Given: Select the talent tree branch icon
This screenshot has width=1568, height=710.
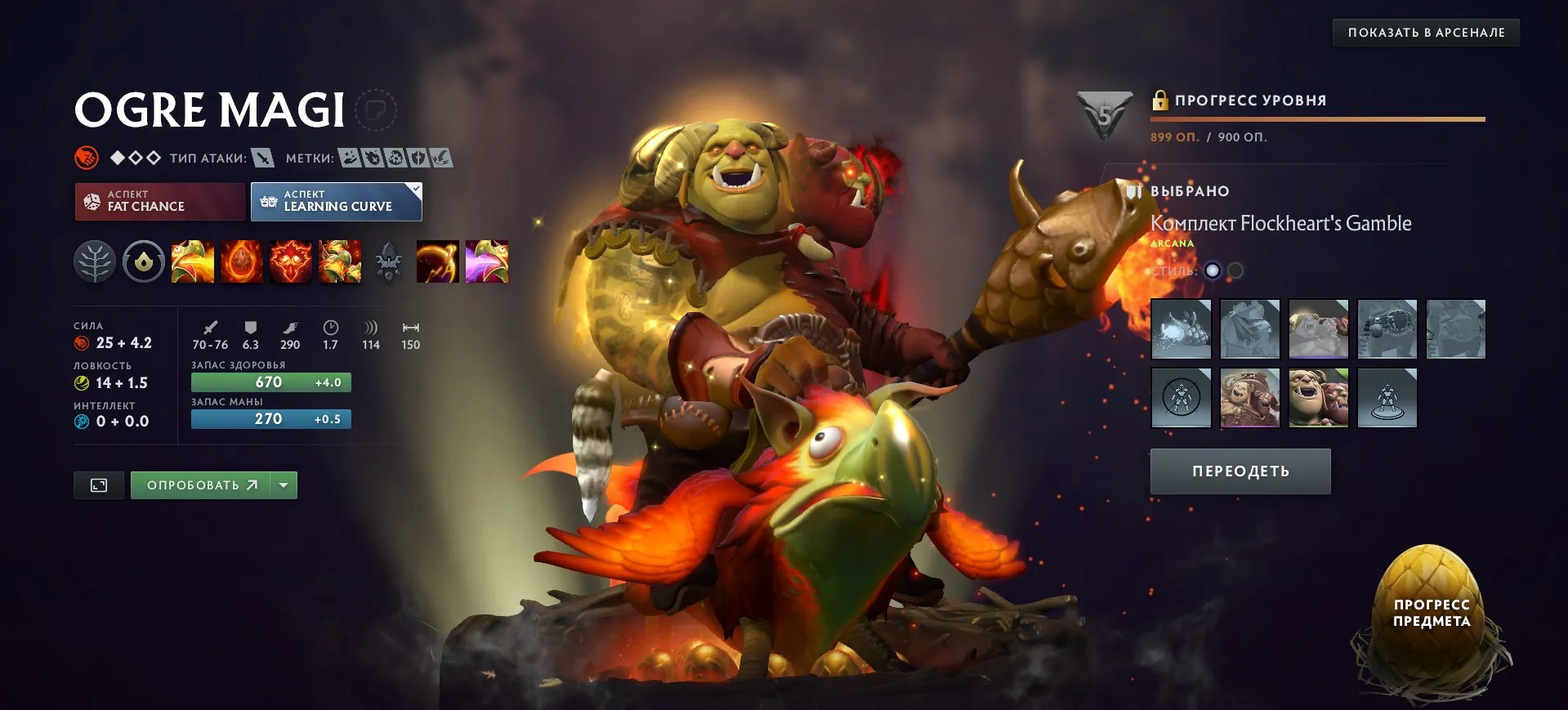Looking at the screenshot, I should (x=95, y=261).
